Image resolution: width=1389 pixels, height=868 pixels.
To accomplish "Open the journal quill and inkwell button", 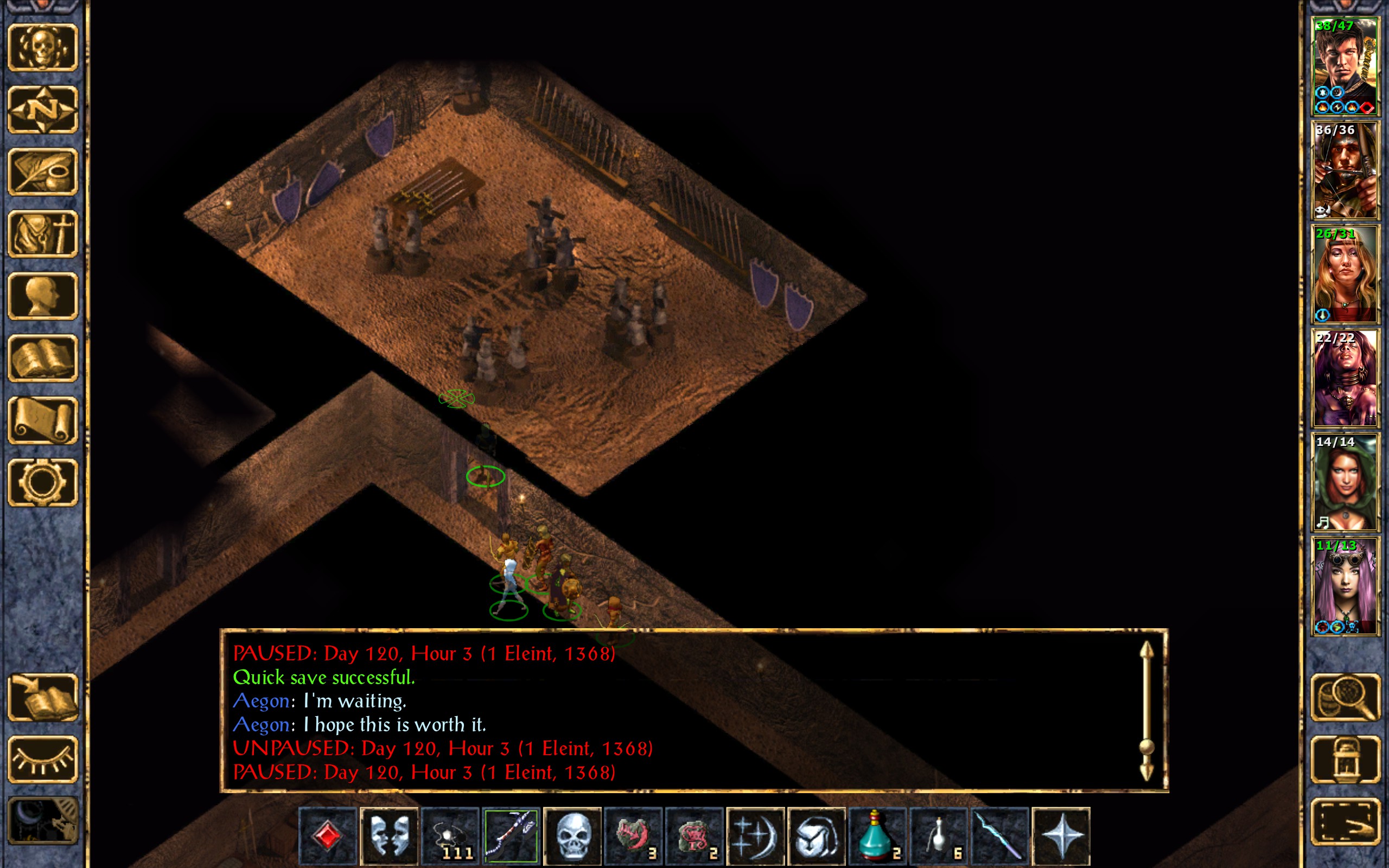I will (43, 171).
